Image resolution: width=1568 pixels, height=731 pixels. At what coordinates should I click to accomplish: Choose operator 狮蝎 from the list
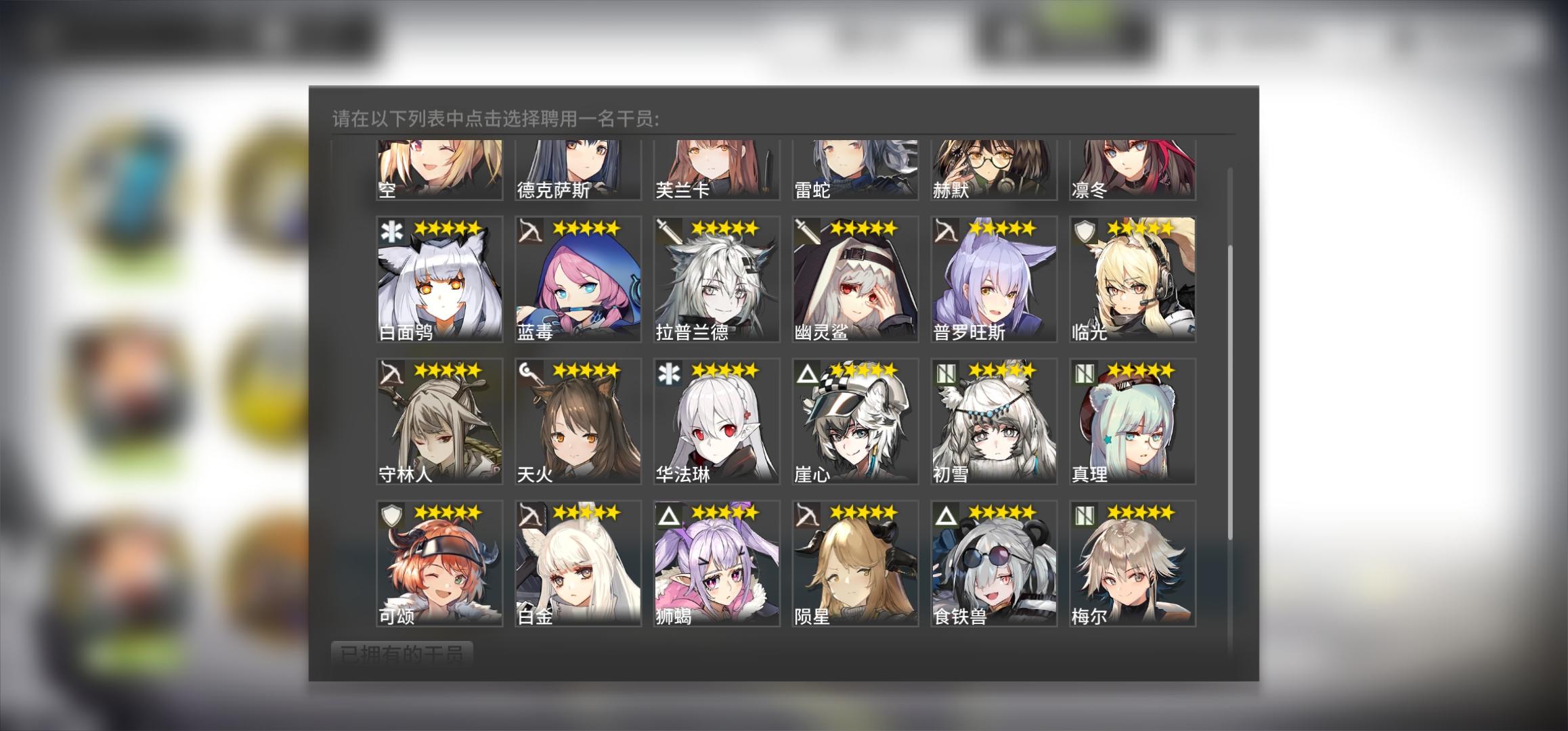[716, 565]
